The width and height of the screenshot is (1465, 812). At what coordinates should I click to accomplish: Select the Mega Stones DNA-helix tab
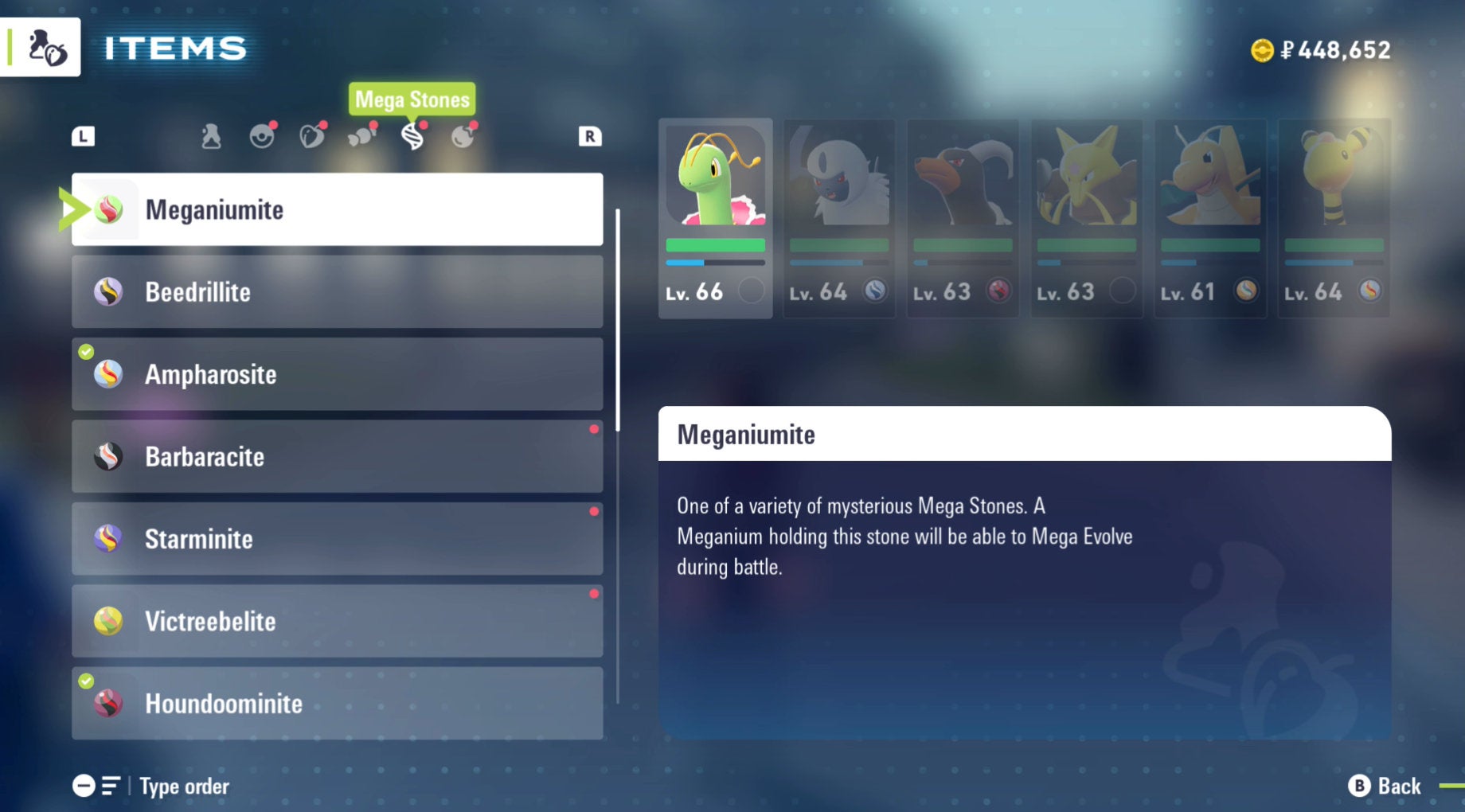click(x=412, y=137)
